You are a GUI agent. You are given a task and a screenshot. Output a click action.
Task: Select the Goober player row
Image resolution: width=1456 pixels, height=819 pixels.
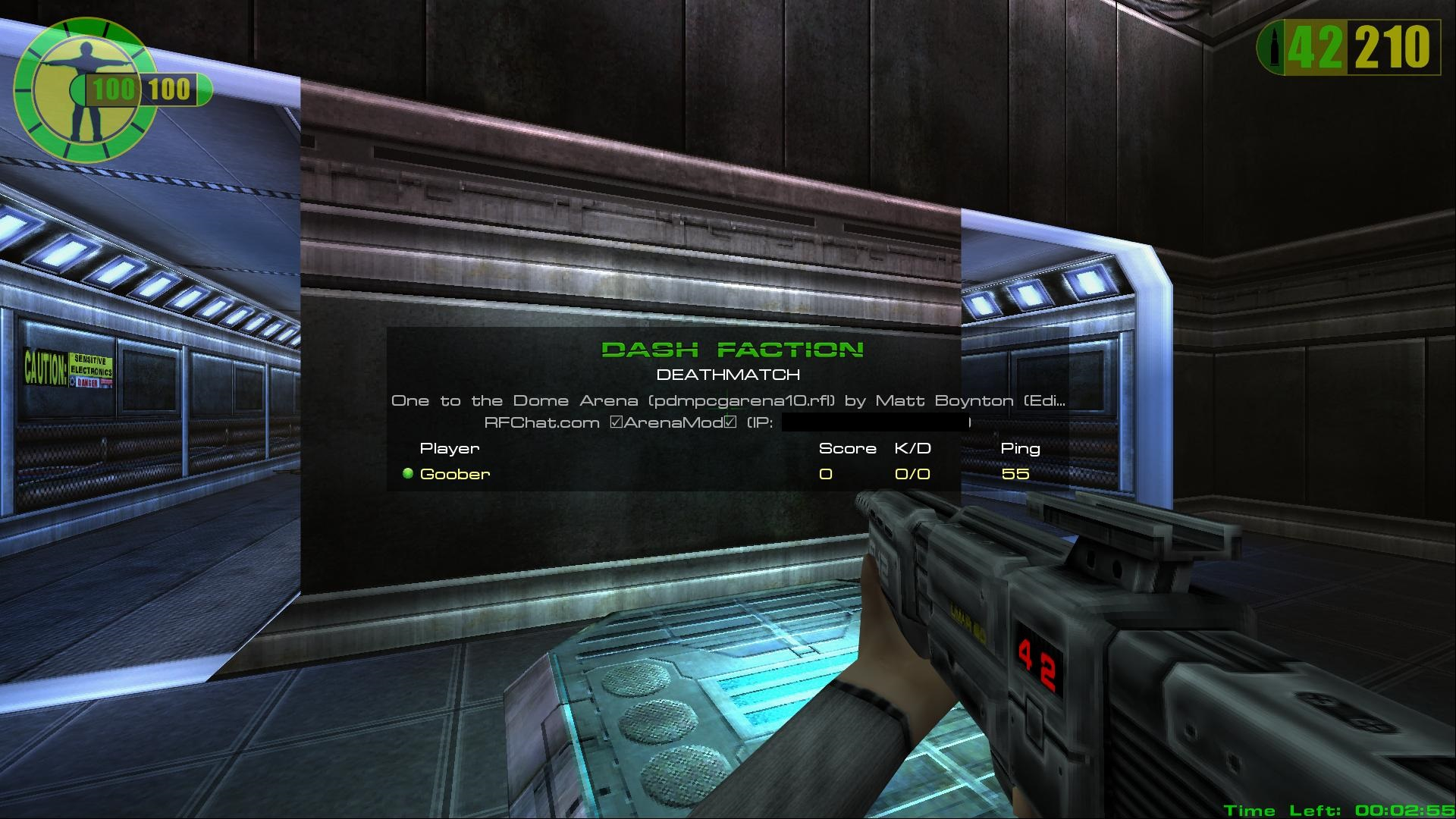pos(455,474)
